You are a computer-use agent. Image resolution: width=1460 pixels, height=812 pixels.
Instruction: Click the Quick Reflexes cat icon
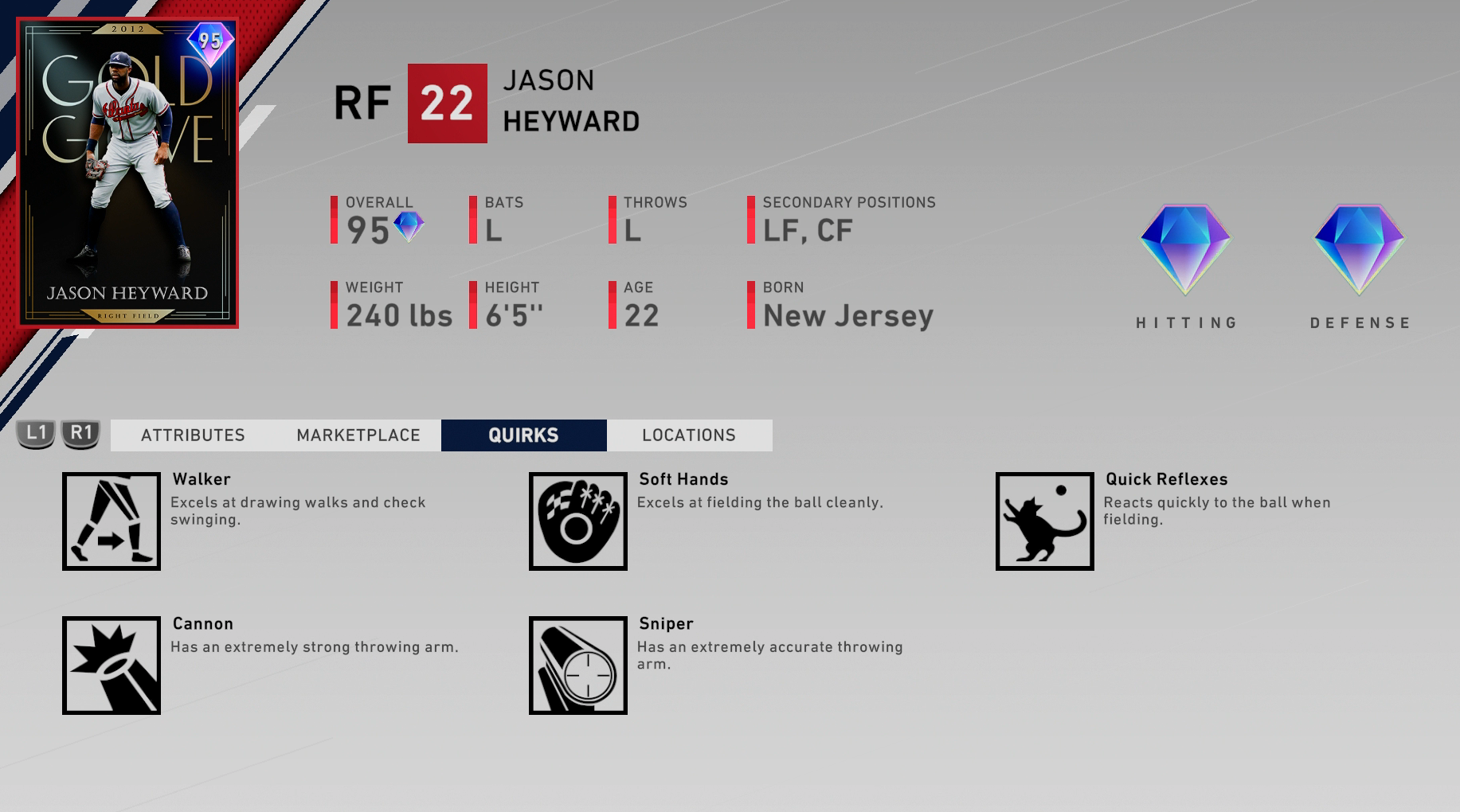pos(1044,521)
